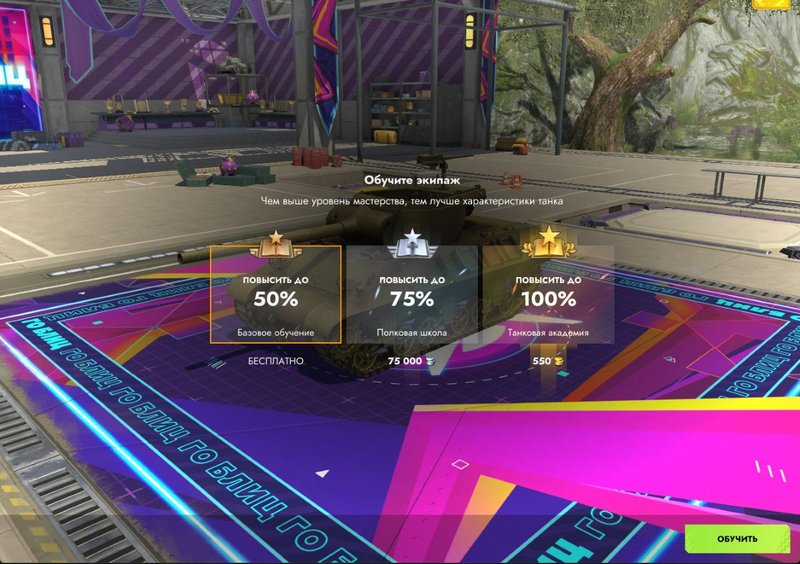Image resolution: width=800 pixels, height=564 pixels.
Task: Choose the 75% Полковая школа training option
Action: click(x=412, y=294)
